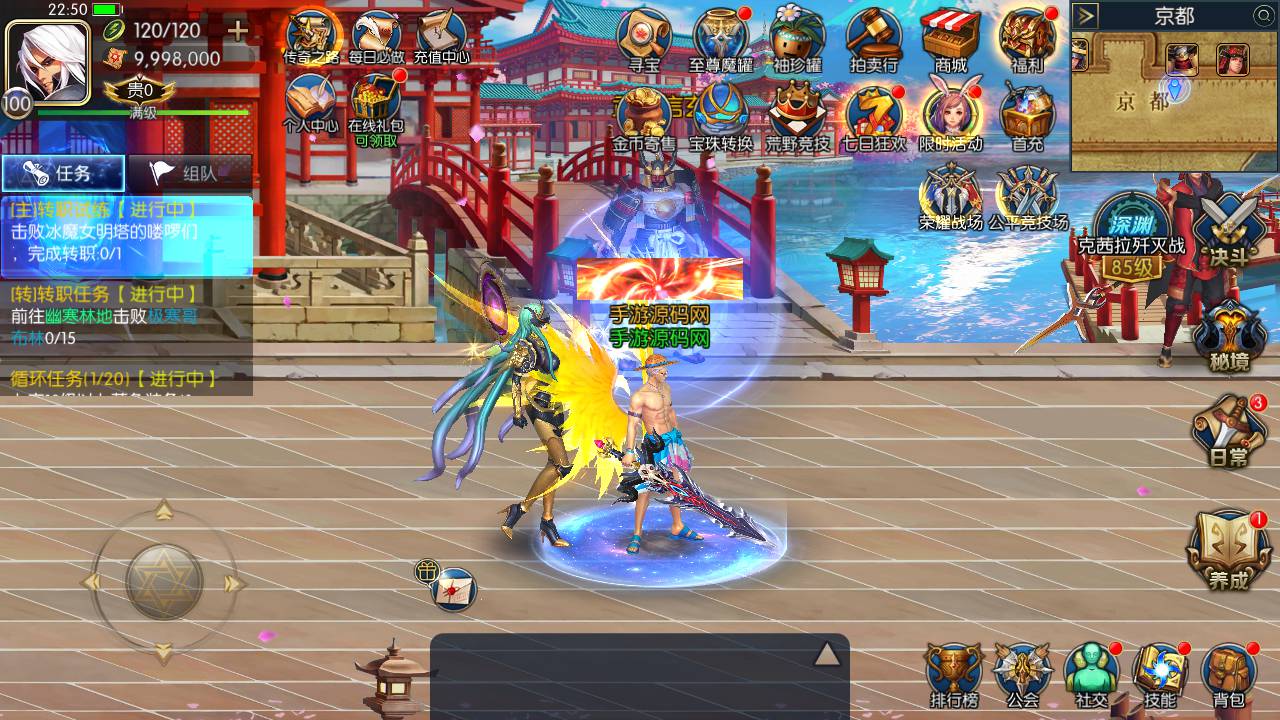Select the 任务 quest tab
The width and height of the screenshot is (1280, 720).
coord(63,173)
